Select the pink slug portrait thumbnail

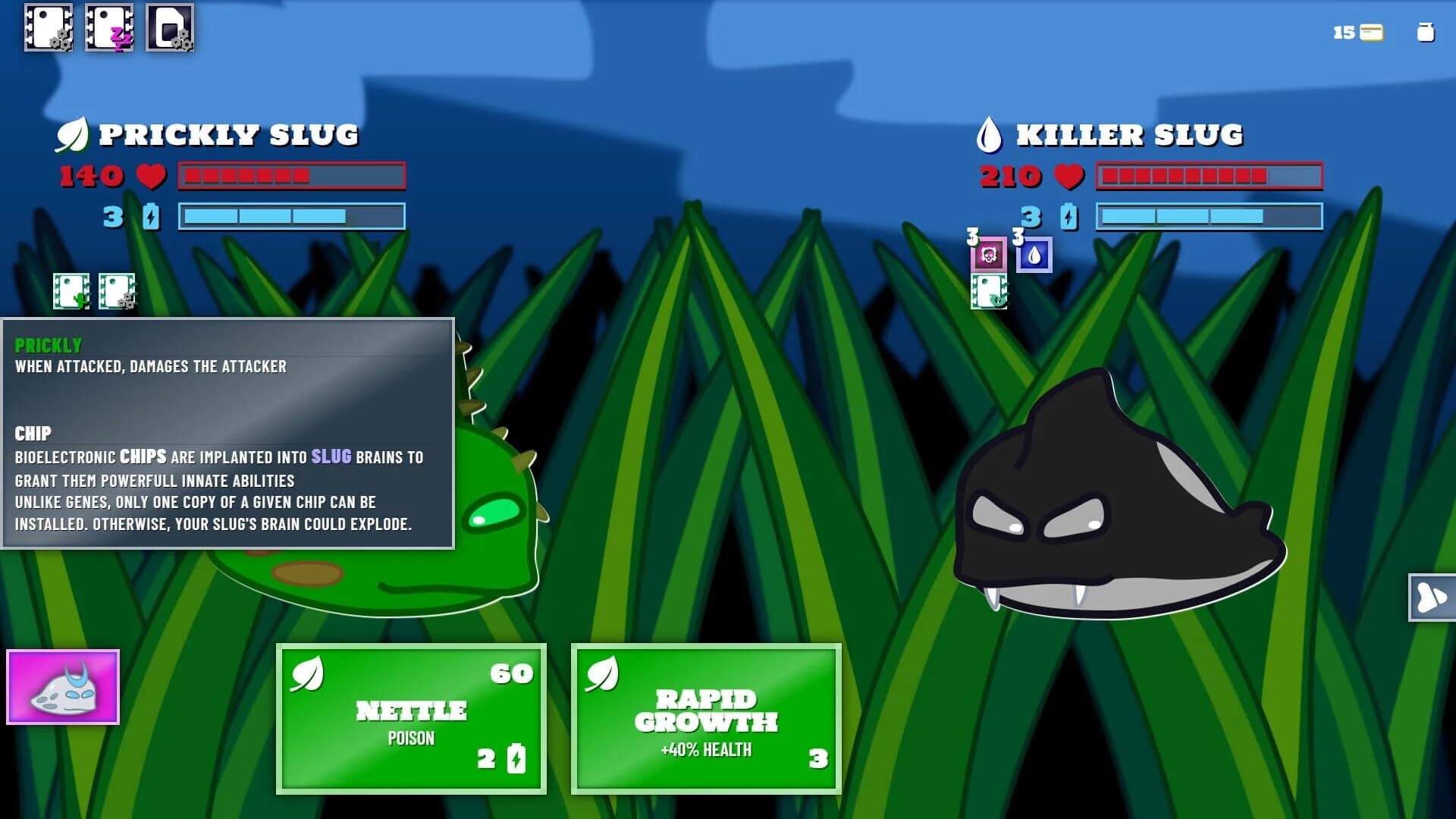coord(63,687)
